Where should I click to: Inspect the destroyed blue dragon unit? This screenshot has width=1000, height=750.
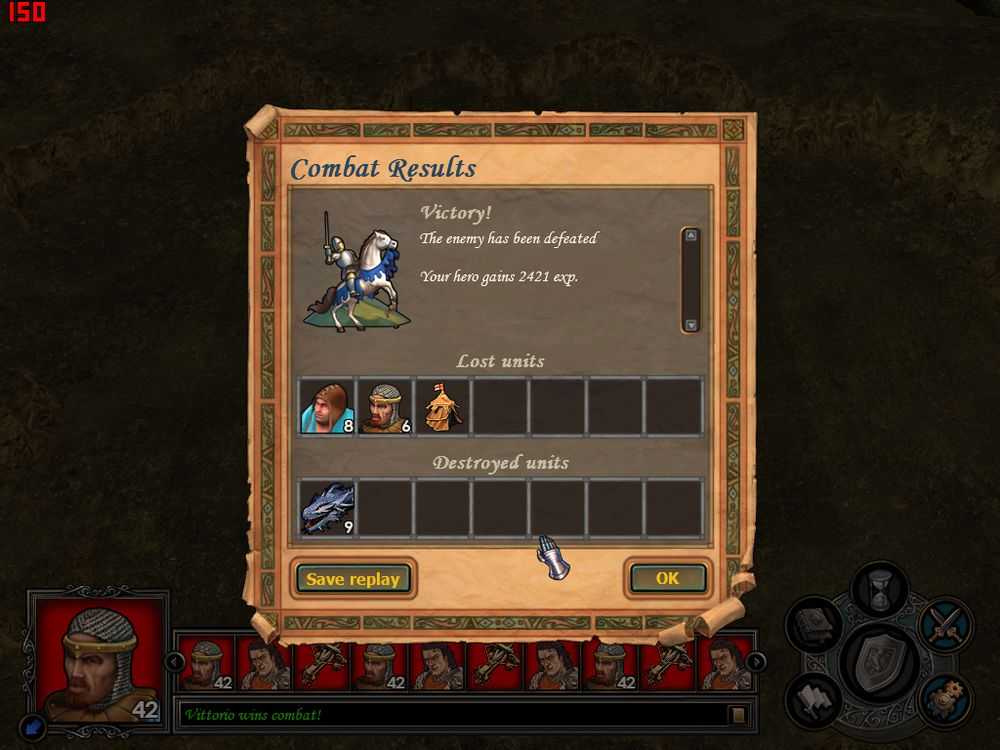[328, 509]
